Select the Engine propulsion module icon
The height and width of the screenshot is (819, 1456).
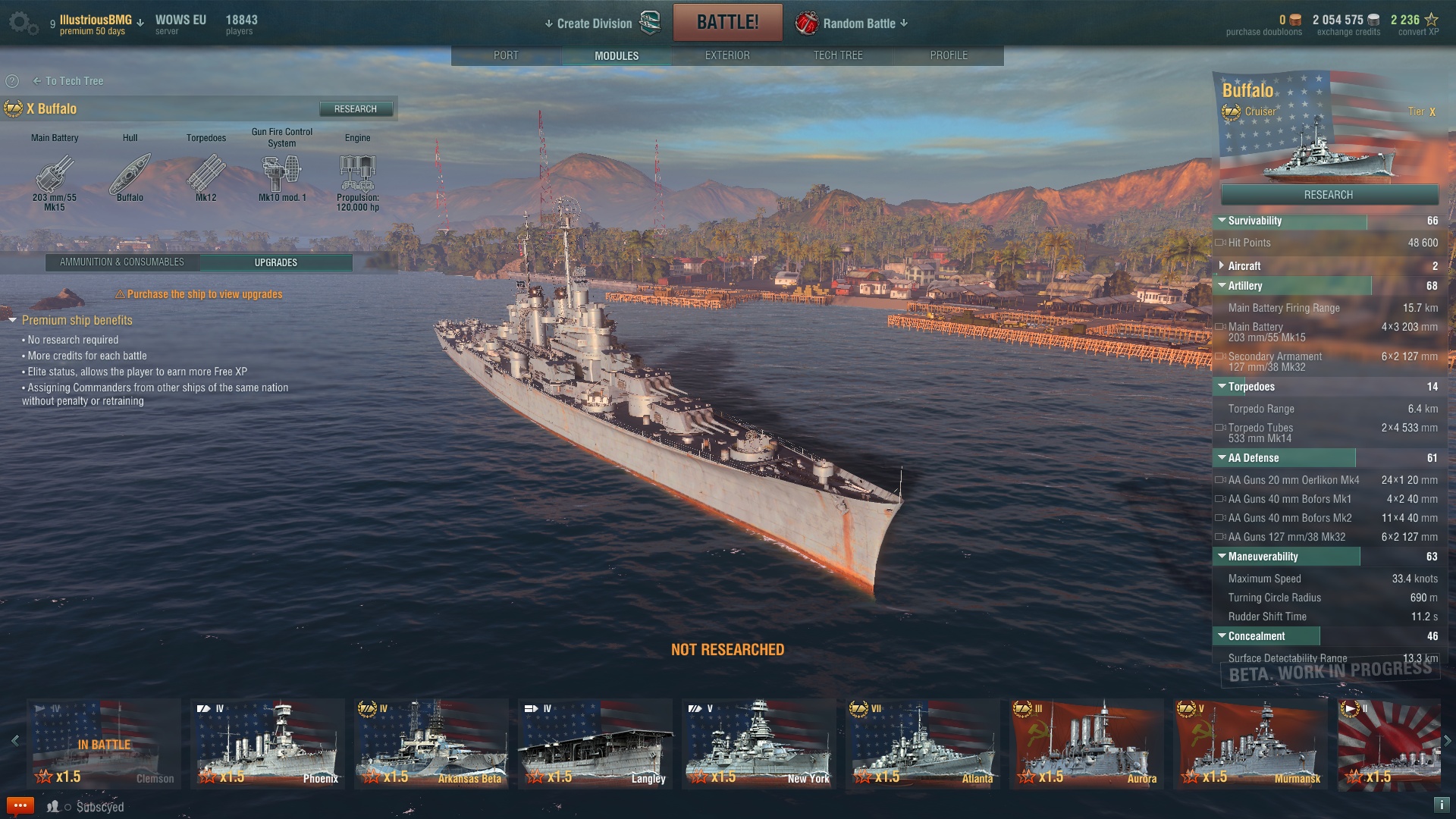point(357,174)
